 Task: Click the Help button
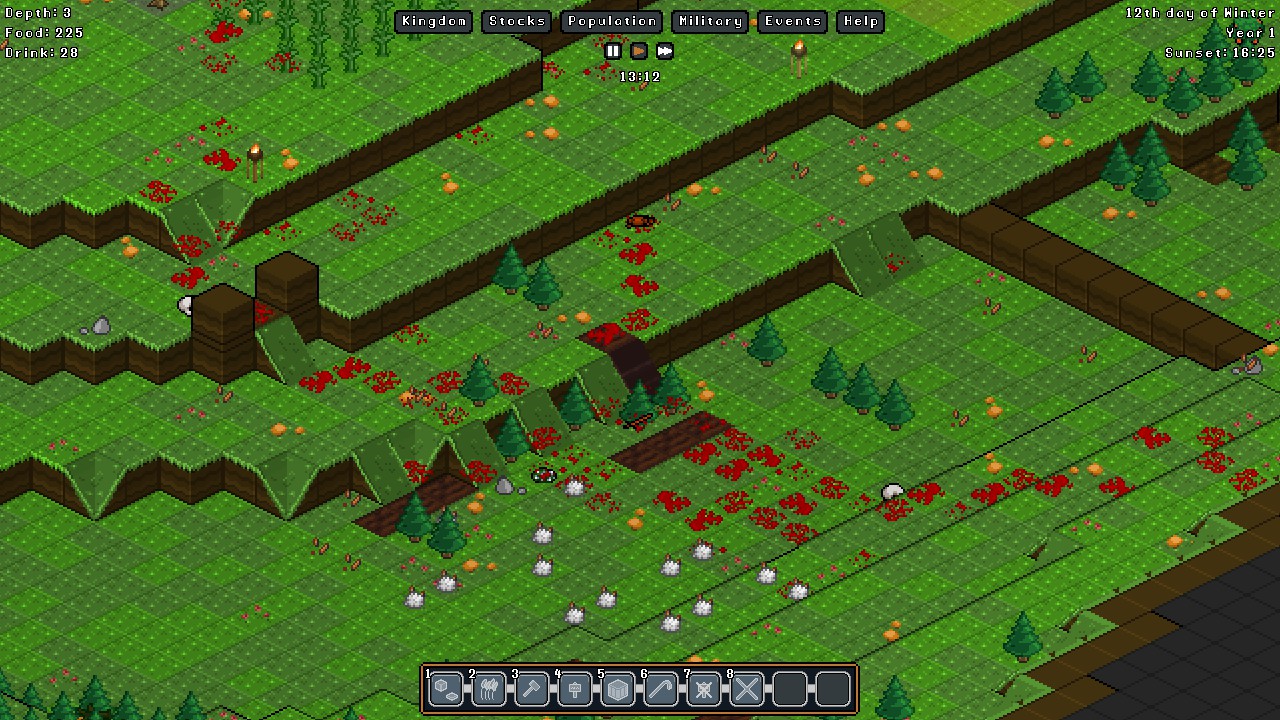(860, 21)
